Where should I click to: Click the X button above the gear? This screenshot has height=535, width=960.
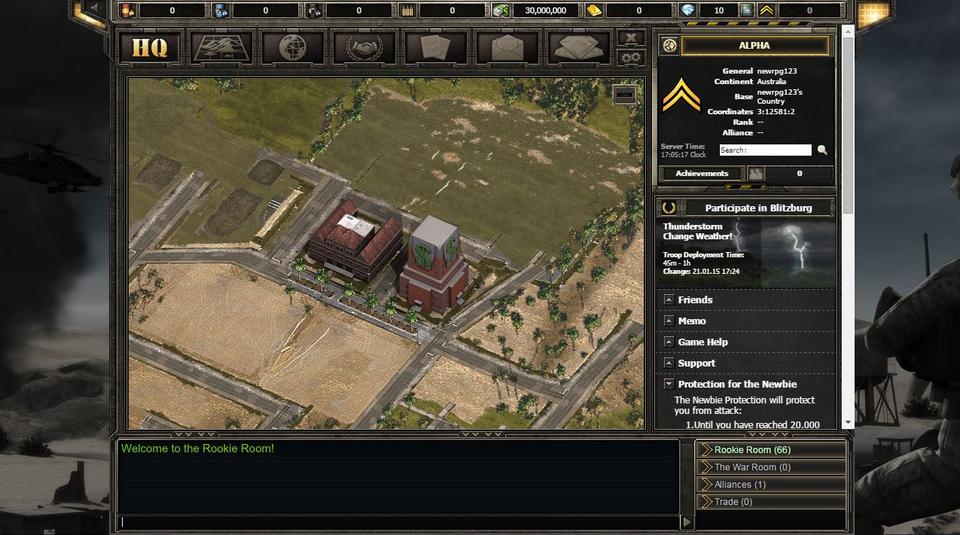click(630, 38)
